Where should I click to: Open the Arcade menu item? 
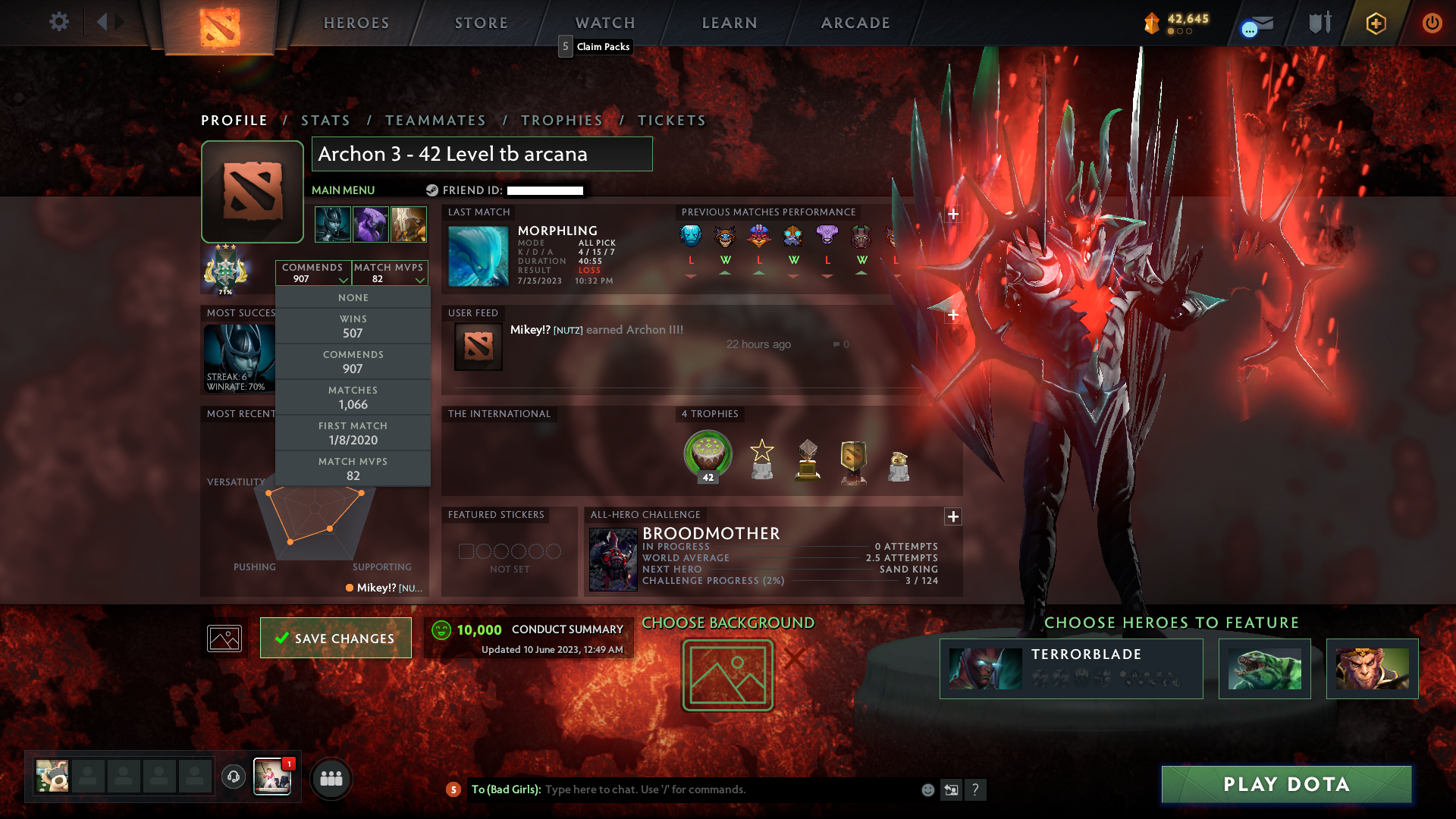[x=855, y=22]
